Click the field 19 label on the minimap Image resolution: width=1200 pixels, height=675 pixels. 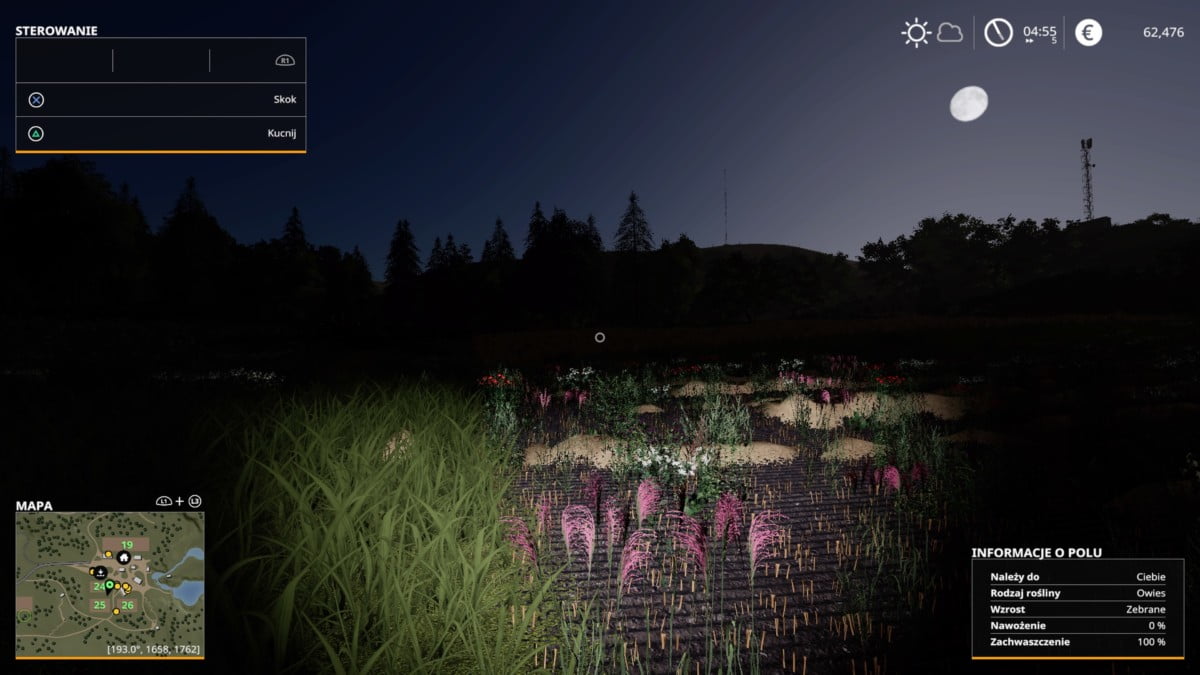tap(127, 545)
